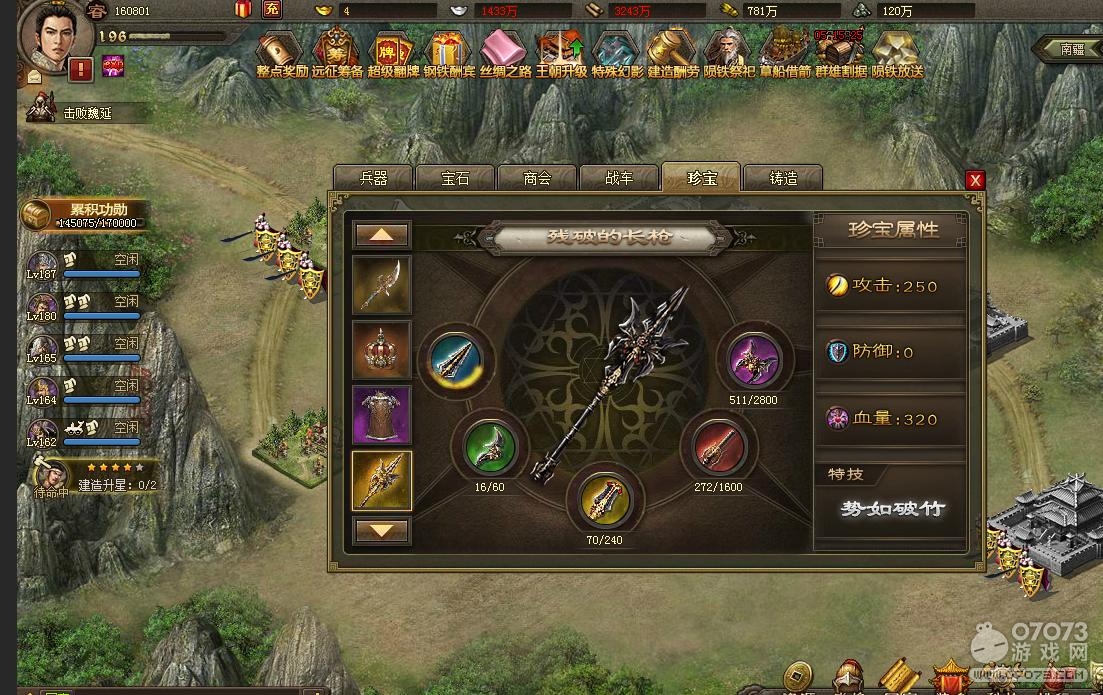This screenshot has width=1103, height=695.
Task: Click the 充 recharge button
Action: (272, 10)
